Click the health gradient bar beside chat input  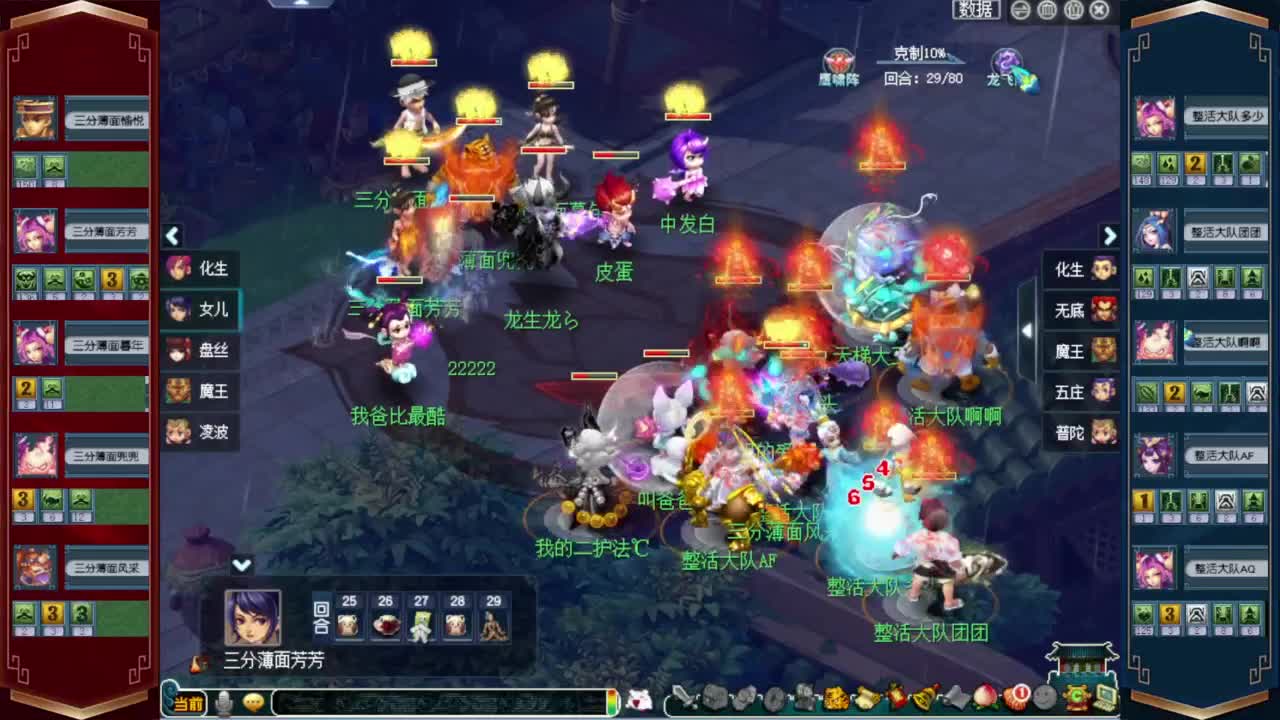[610, 701]
